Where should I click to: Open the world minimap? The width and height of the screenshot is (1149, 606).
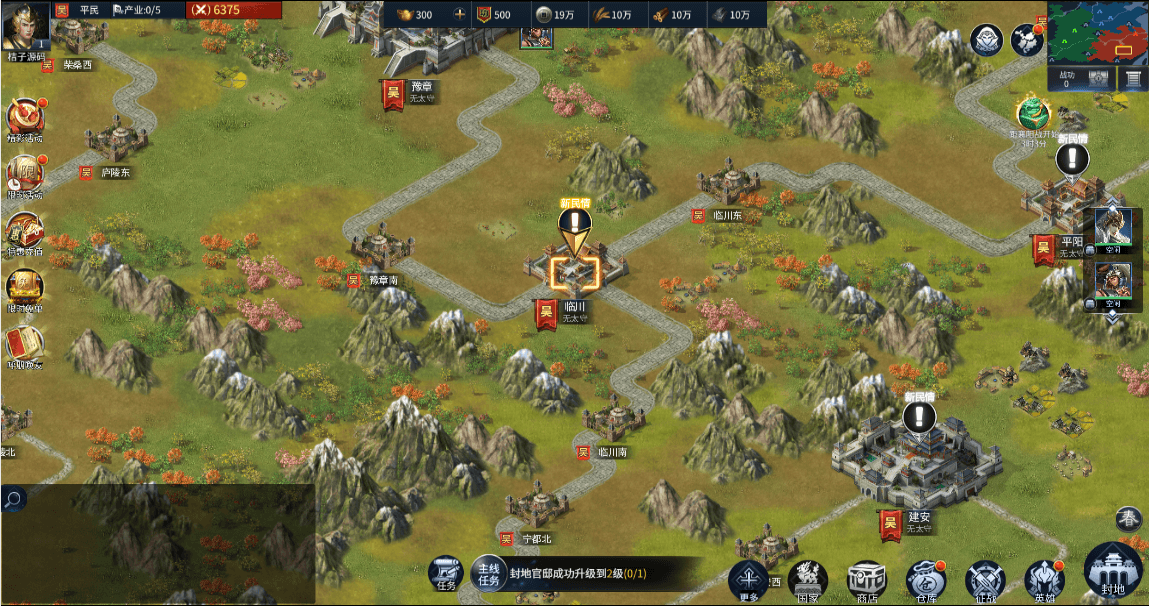[x=1097, y=31]
